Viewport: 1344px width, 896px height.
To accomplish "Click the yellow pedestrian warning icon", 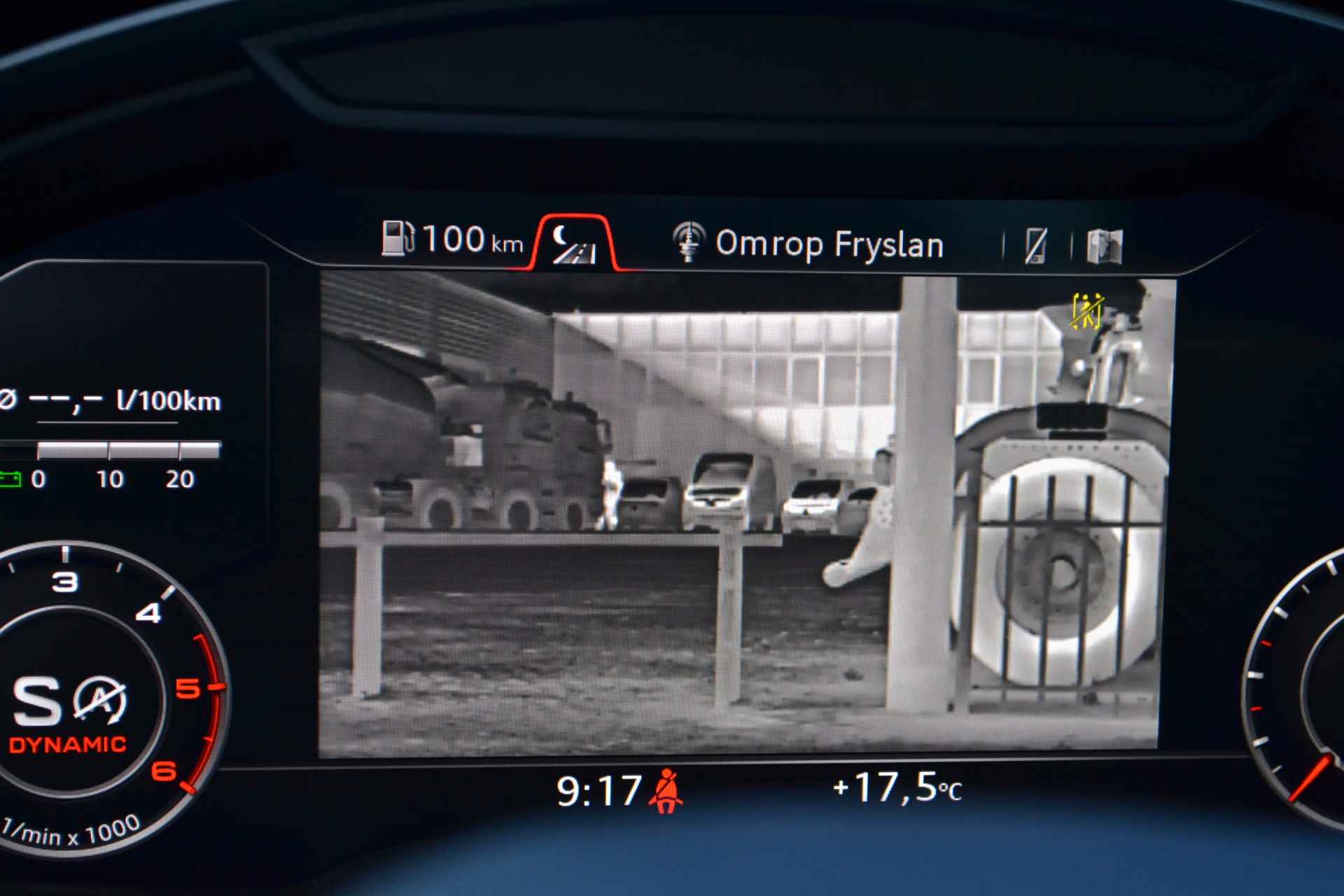I will pos(1087,311).
